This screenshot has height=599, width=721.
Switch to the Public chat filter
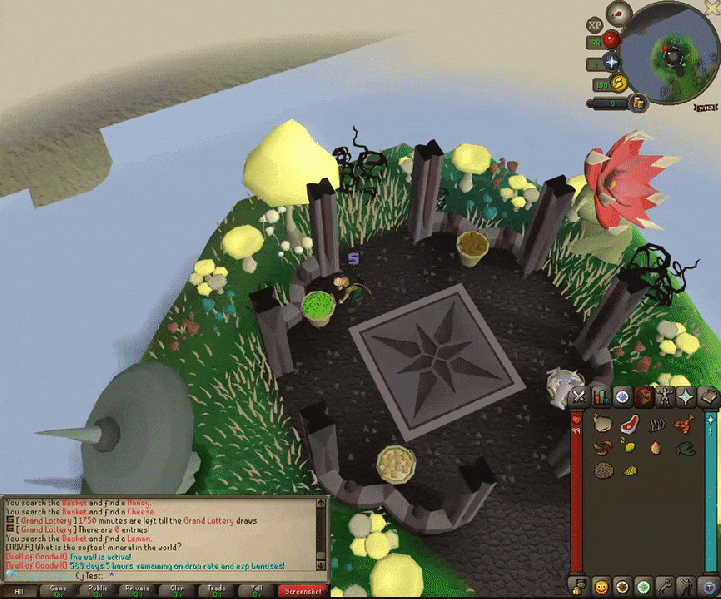click(99, 591)
